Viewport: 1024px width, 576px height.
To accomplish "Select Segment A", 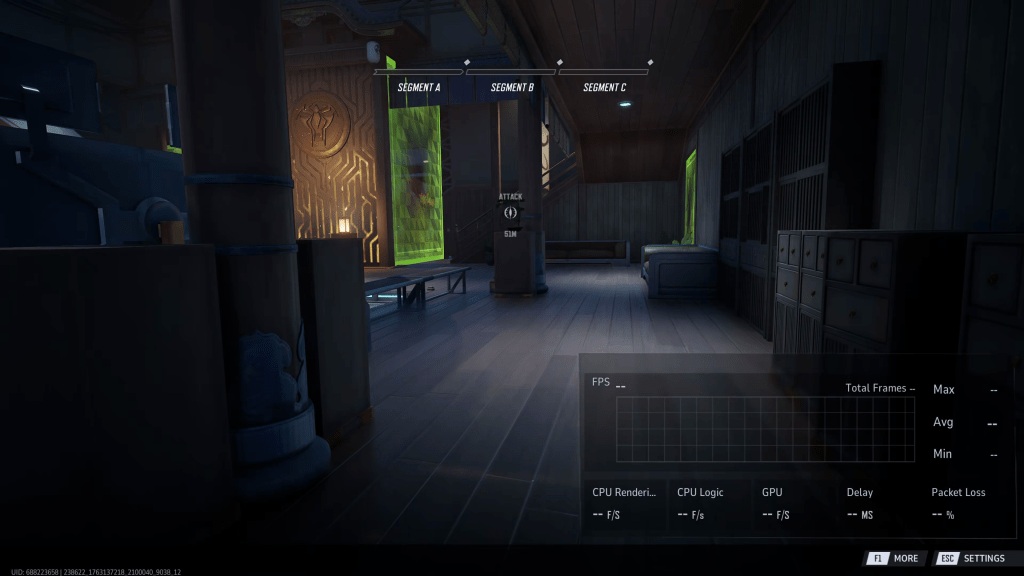I will click(419, 87).
